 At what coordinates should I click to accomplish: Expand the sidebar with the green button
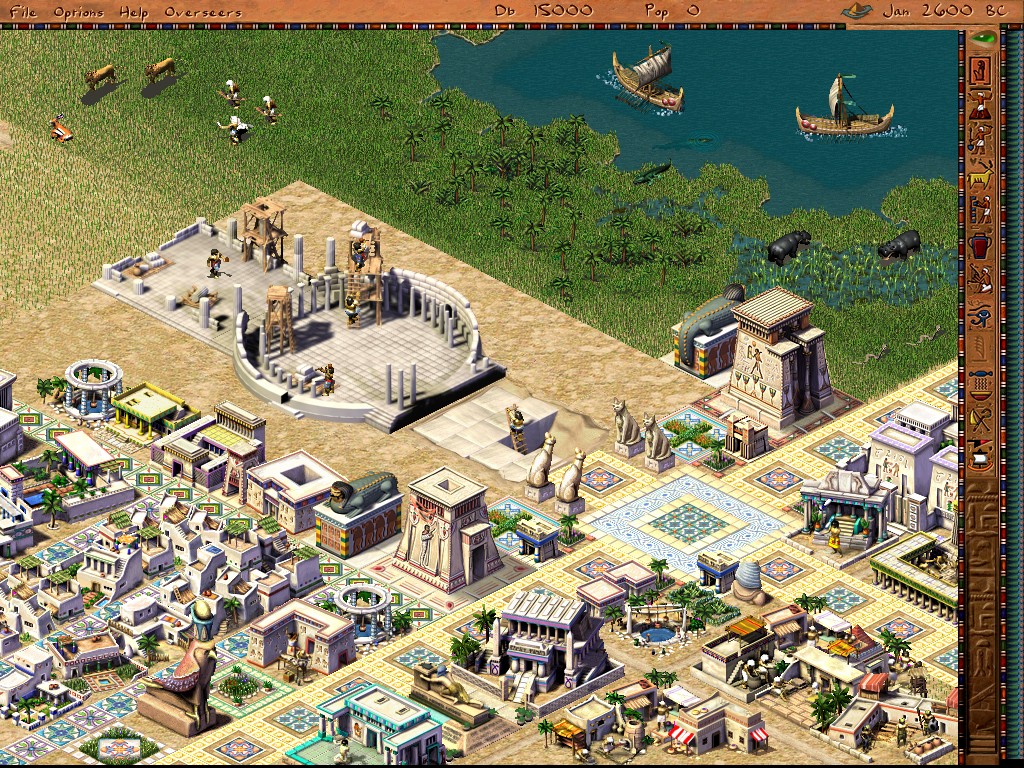point(984,38)
